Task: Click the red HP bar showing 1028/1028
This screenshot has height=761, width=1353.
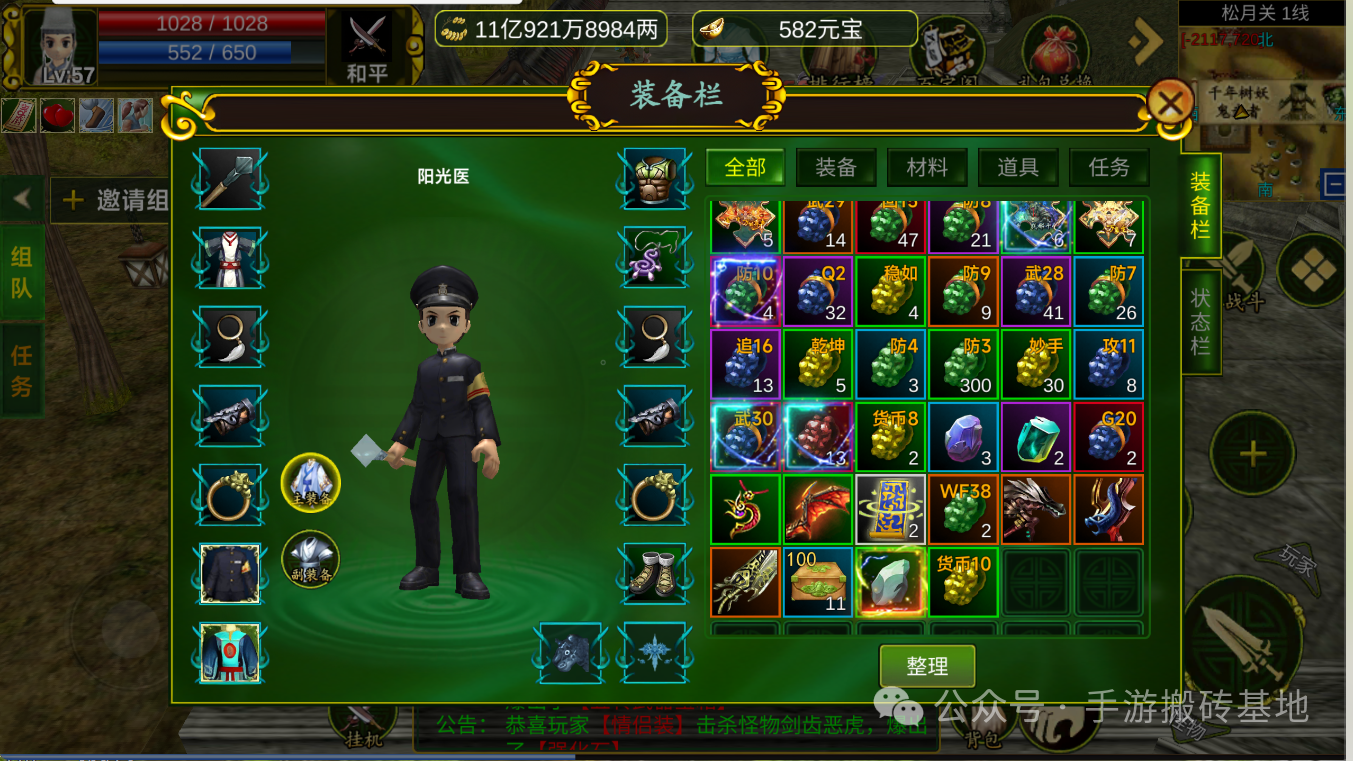Action: [x=213, y=22]
